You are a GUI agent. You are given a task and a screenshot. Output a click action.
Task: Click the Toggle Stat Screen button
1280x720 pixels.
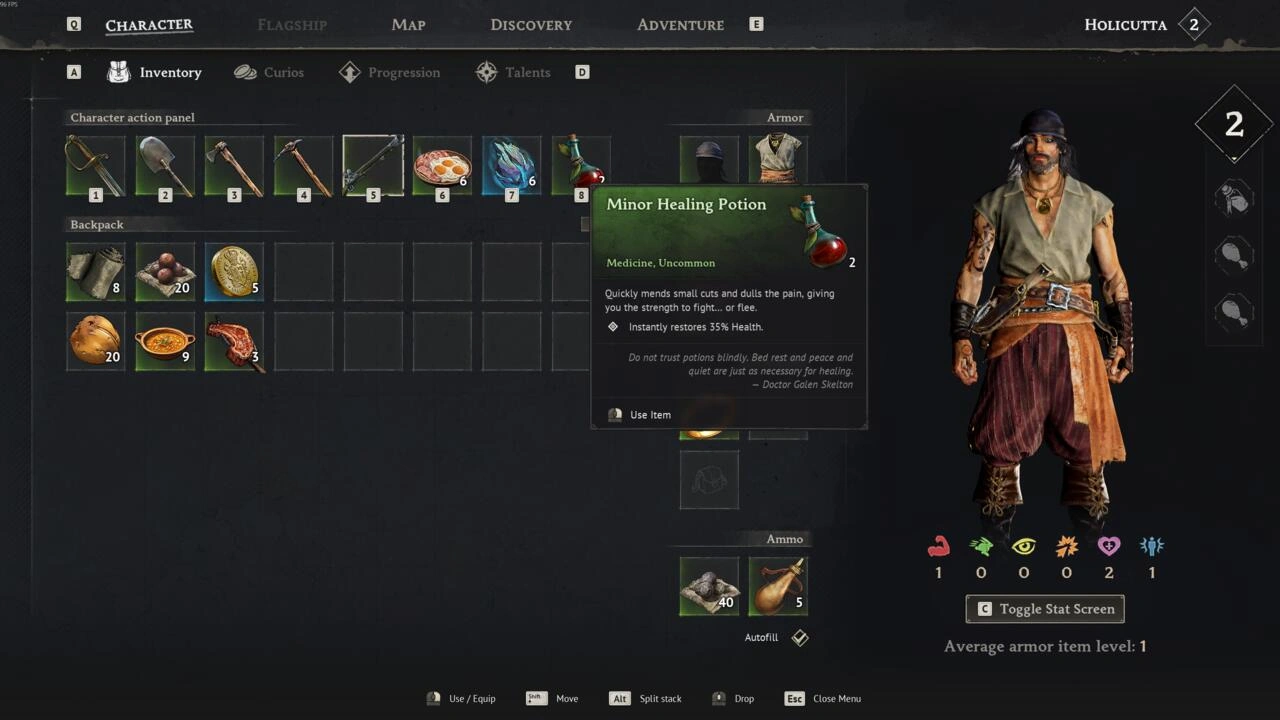coord(1045,609)
